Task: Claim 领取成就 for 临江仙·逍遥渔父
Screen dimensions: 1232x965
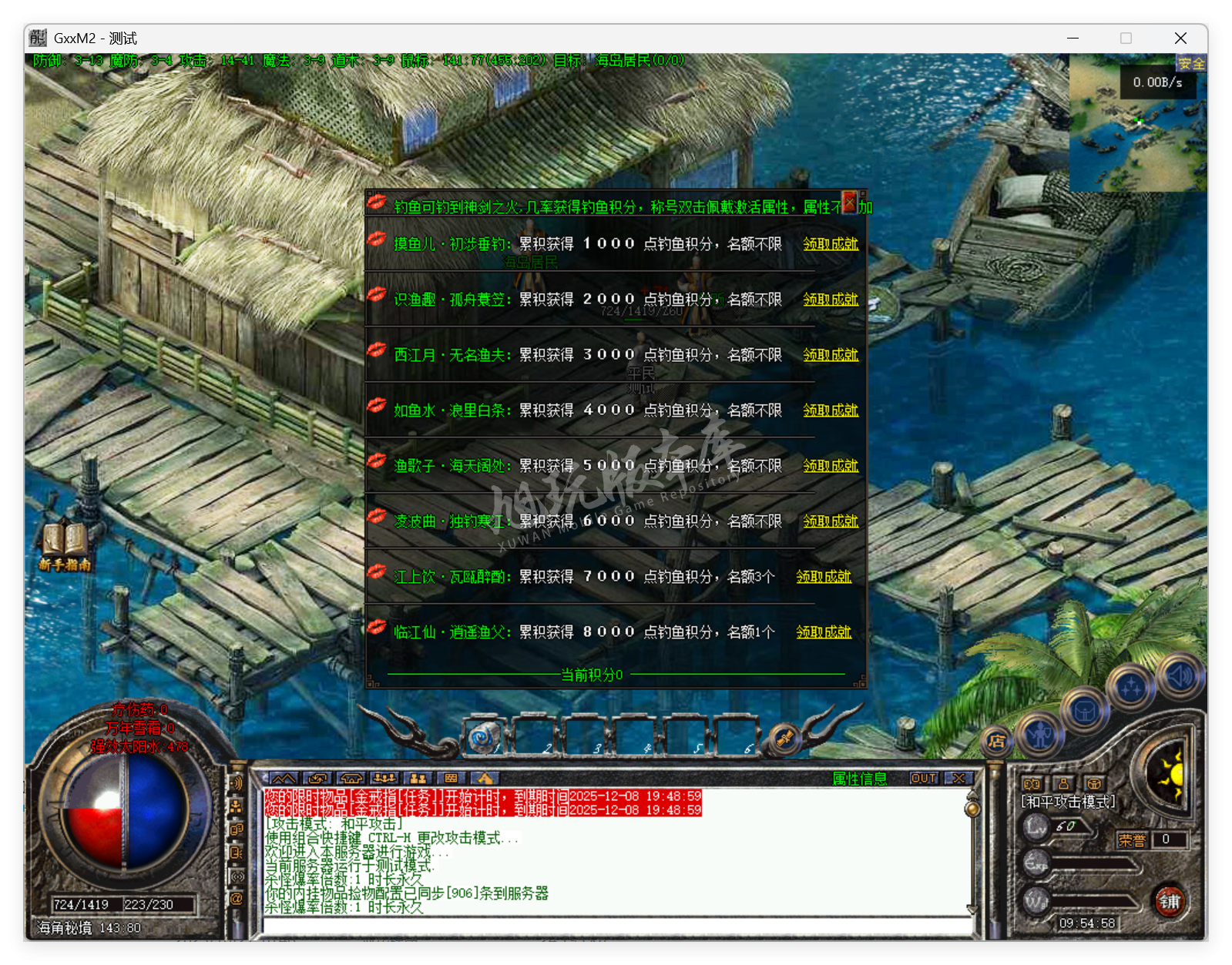Action: [822, 632]
